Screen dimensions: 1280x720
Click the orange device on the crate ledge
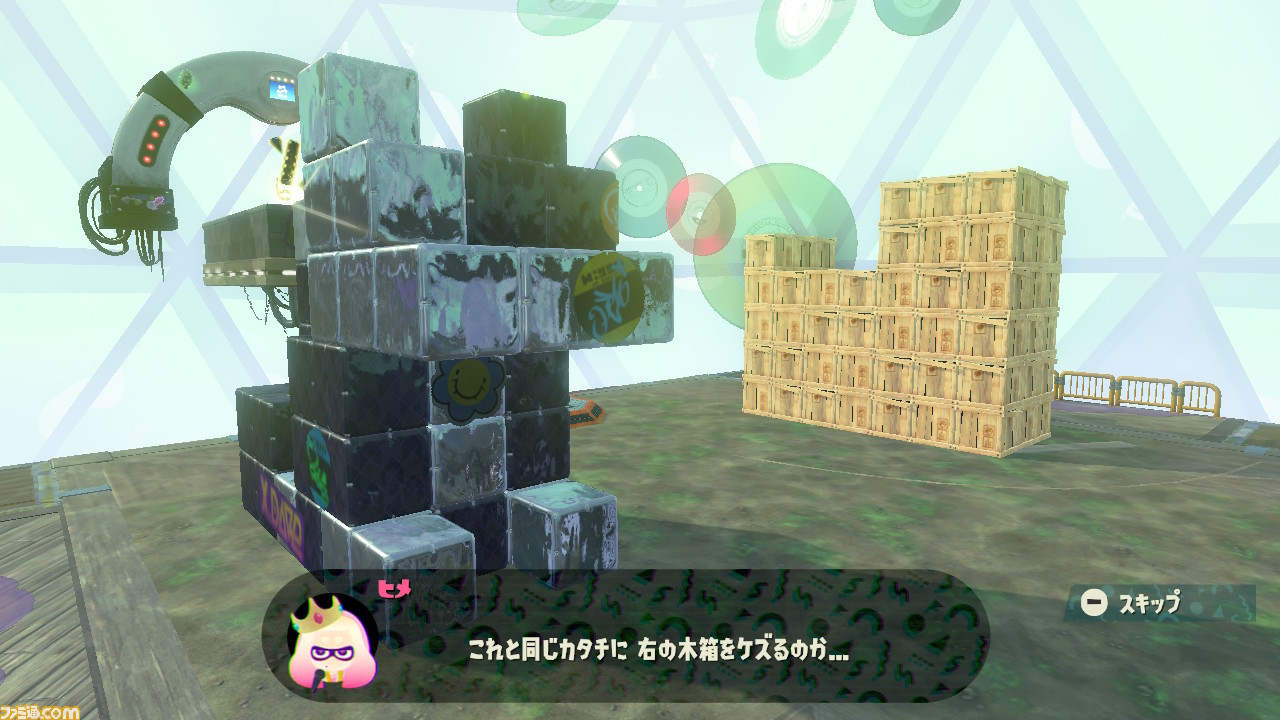(588, 412)
